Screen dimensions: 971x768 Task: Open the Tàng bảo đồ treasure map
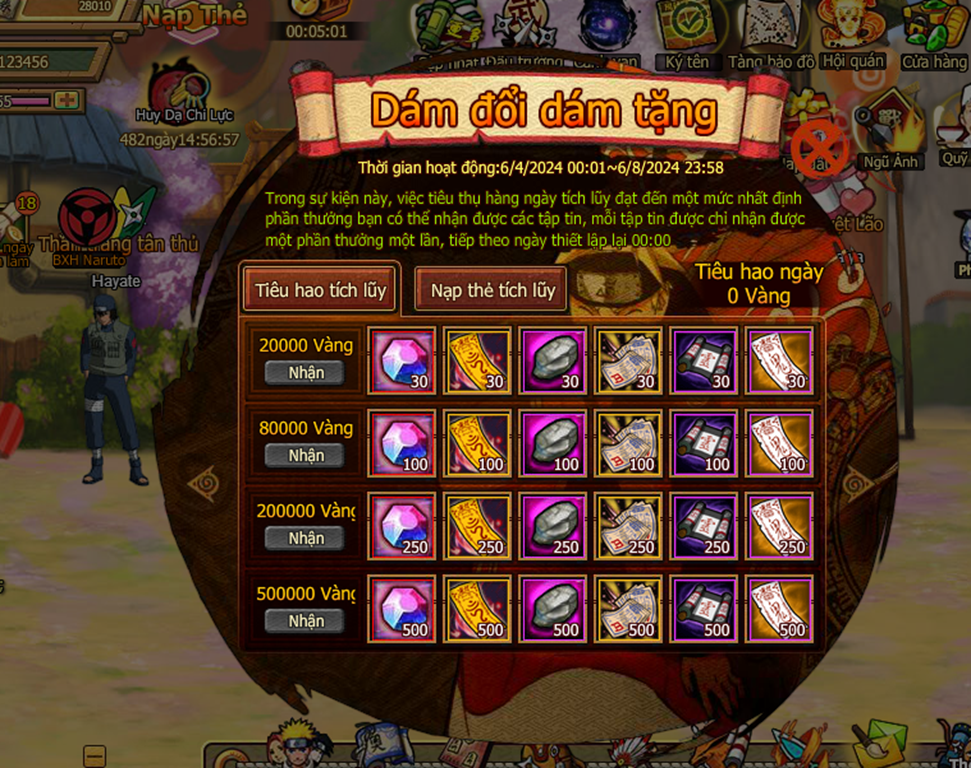tap(771, 35)
